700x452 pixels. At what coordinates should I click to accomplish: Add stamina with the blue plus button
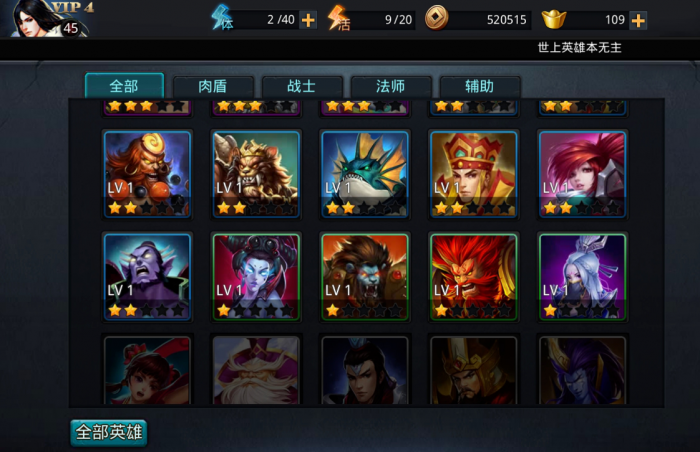308,19
